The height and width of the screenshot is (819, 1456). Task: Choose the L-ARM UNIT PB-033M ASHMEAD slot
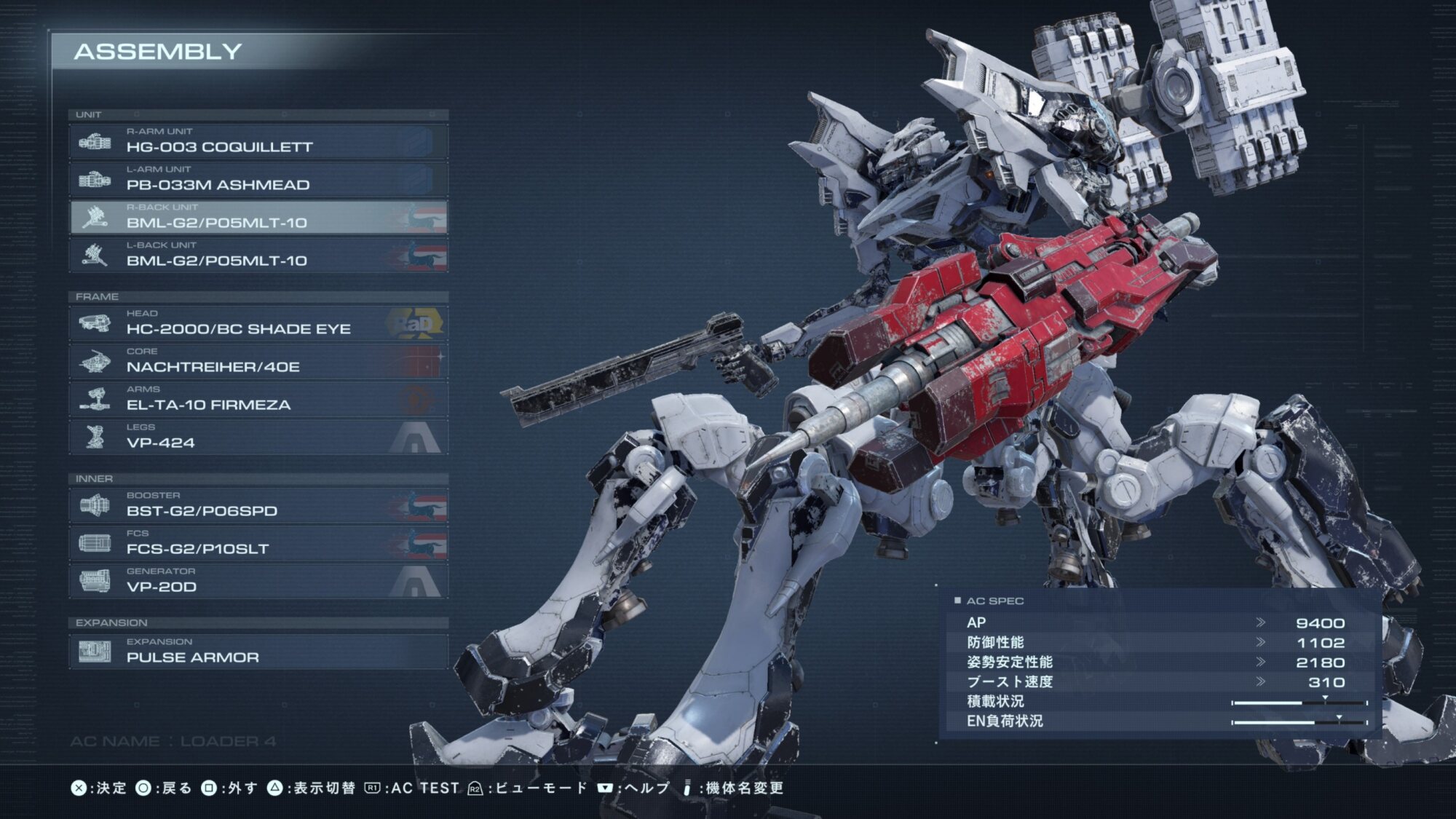point(258,179)
